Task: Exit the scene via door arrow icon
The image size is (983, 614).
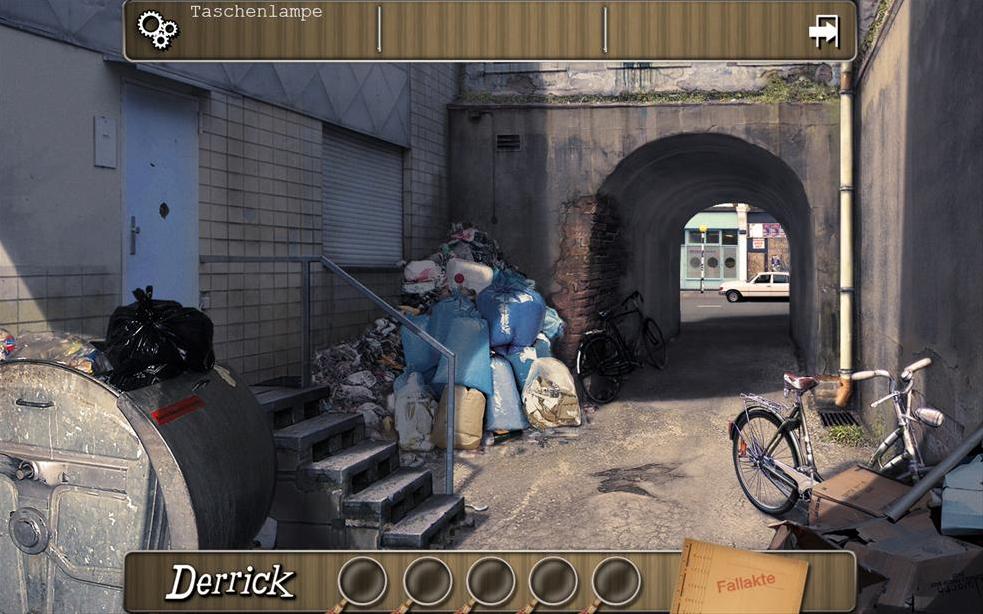Action: pos(824,31)
